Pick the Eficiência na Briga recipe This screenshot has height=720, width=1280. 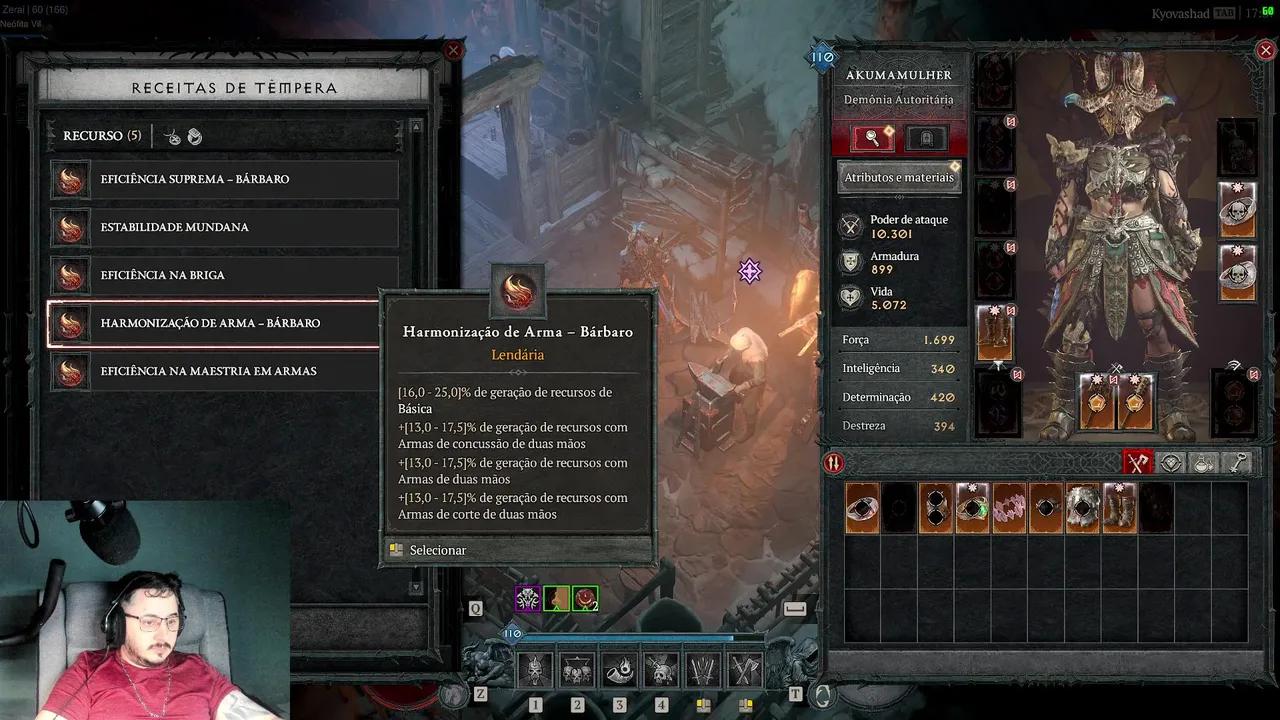tap(224, 275)
